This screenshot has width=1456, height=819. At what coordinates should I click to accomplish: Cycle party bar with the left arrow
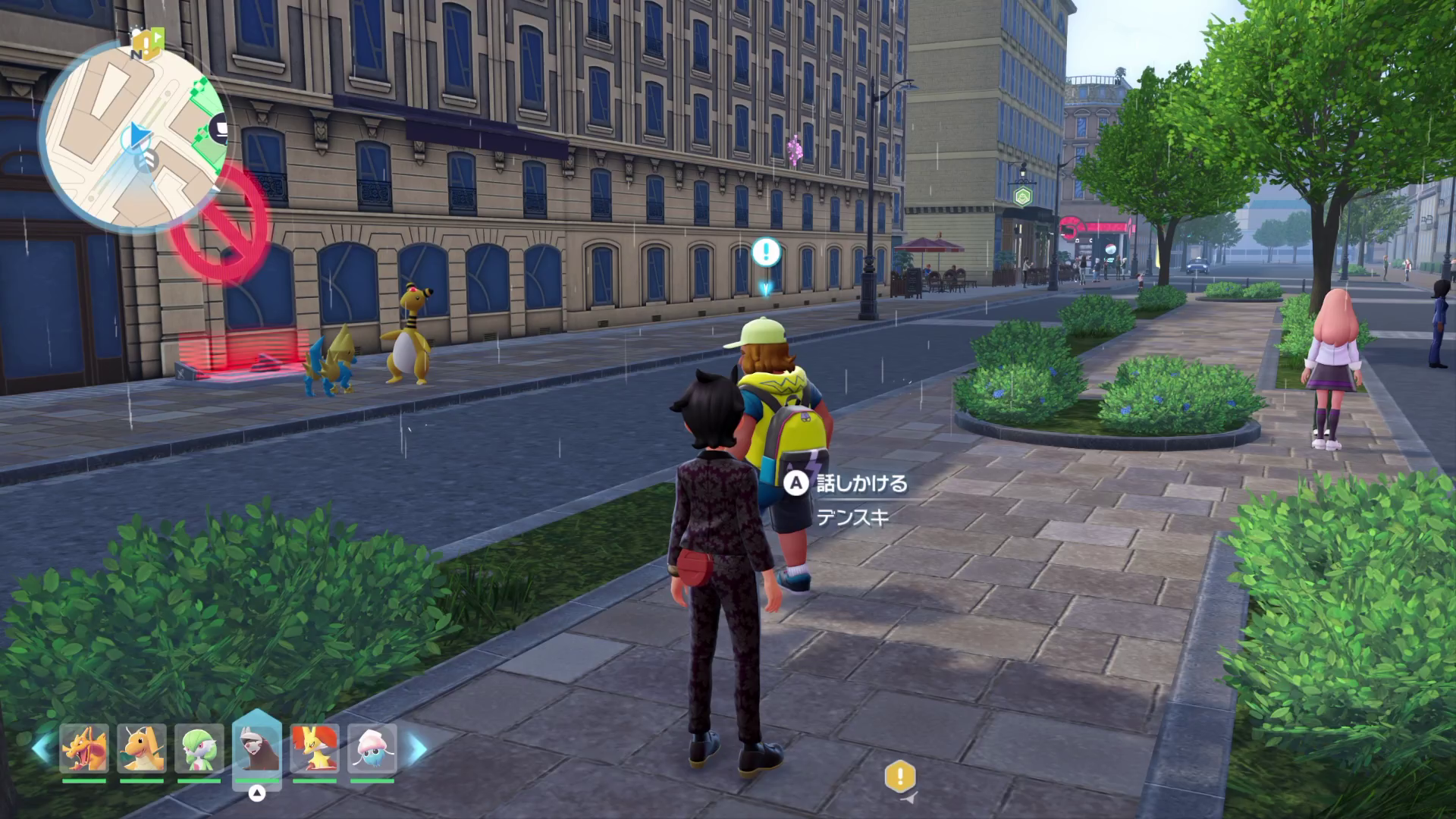42,749
